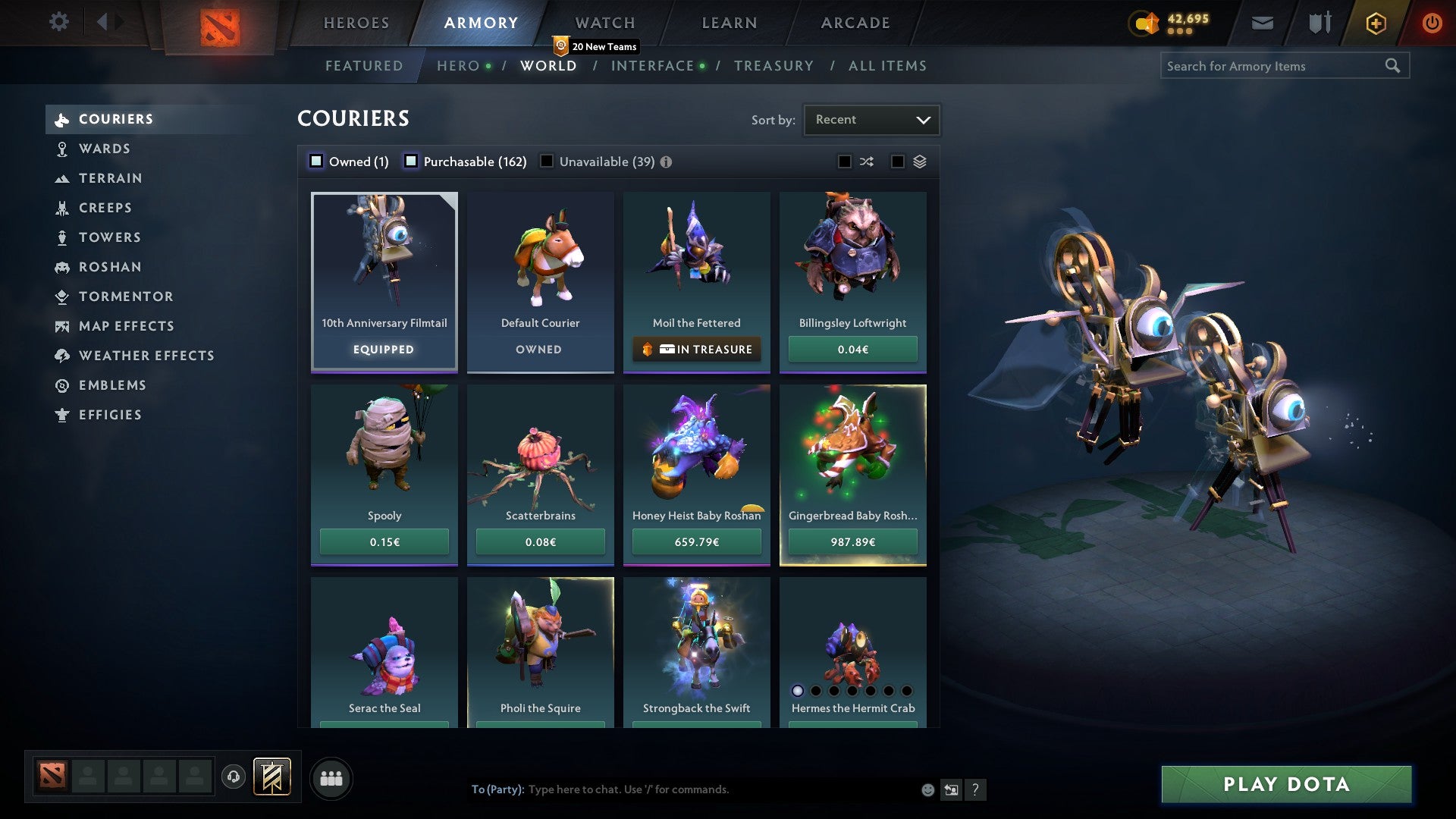
Task: Disable the Purchasable (162) filter
Action: coord(412,161)
